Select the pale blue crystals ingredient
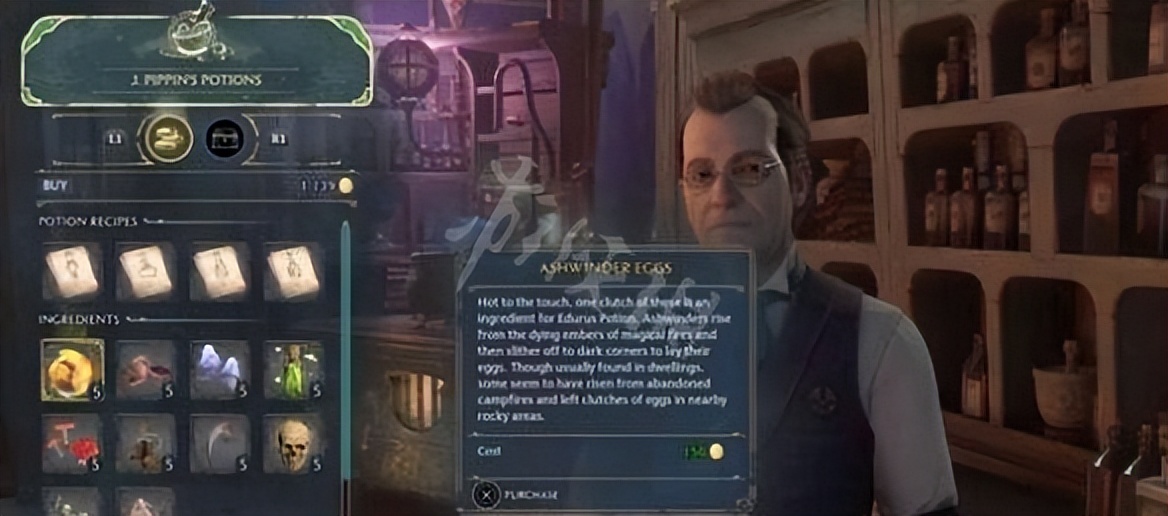 219,369
